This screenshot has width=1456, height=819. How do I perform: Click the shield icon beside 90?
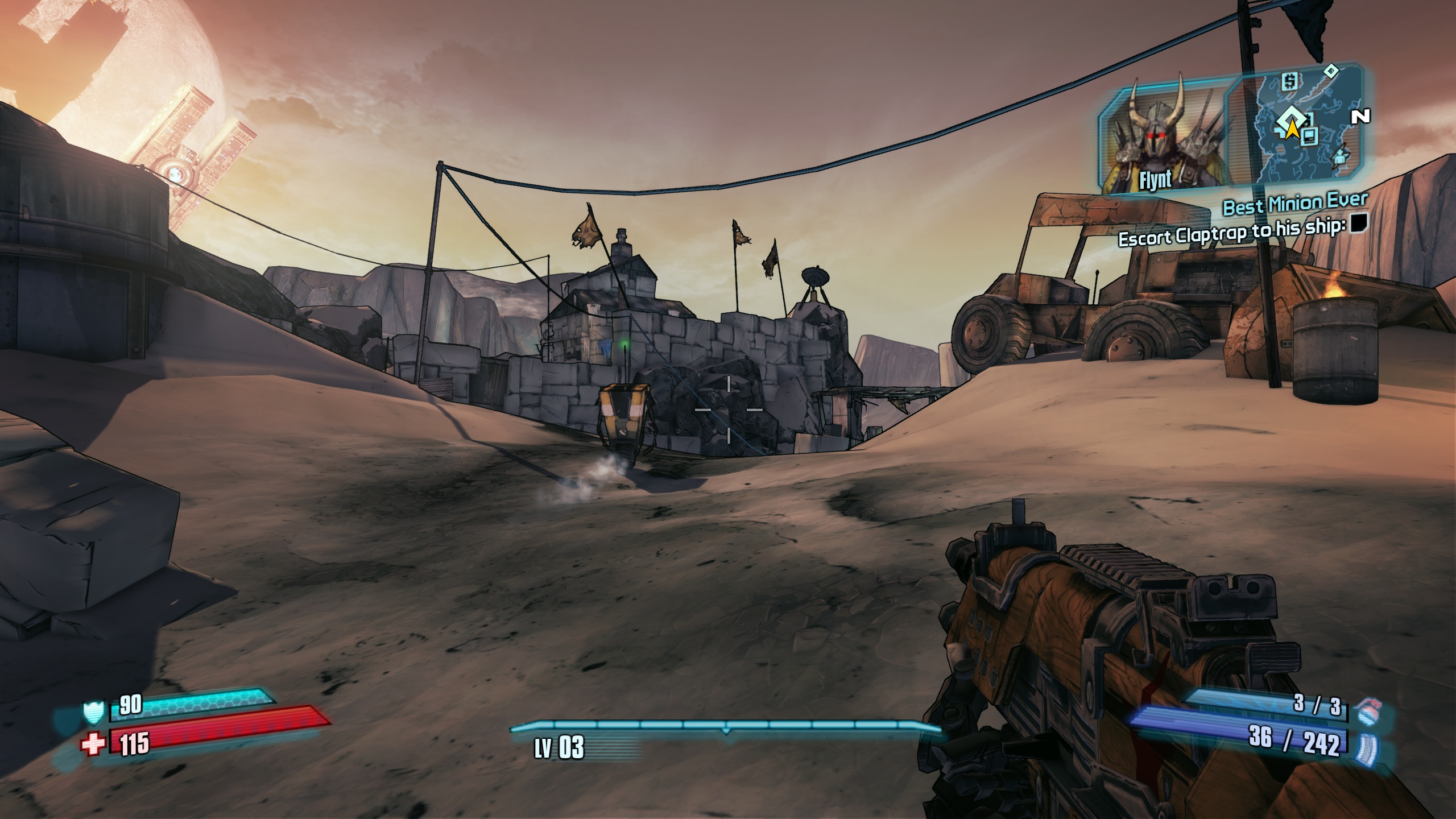[93, 712]
